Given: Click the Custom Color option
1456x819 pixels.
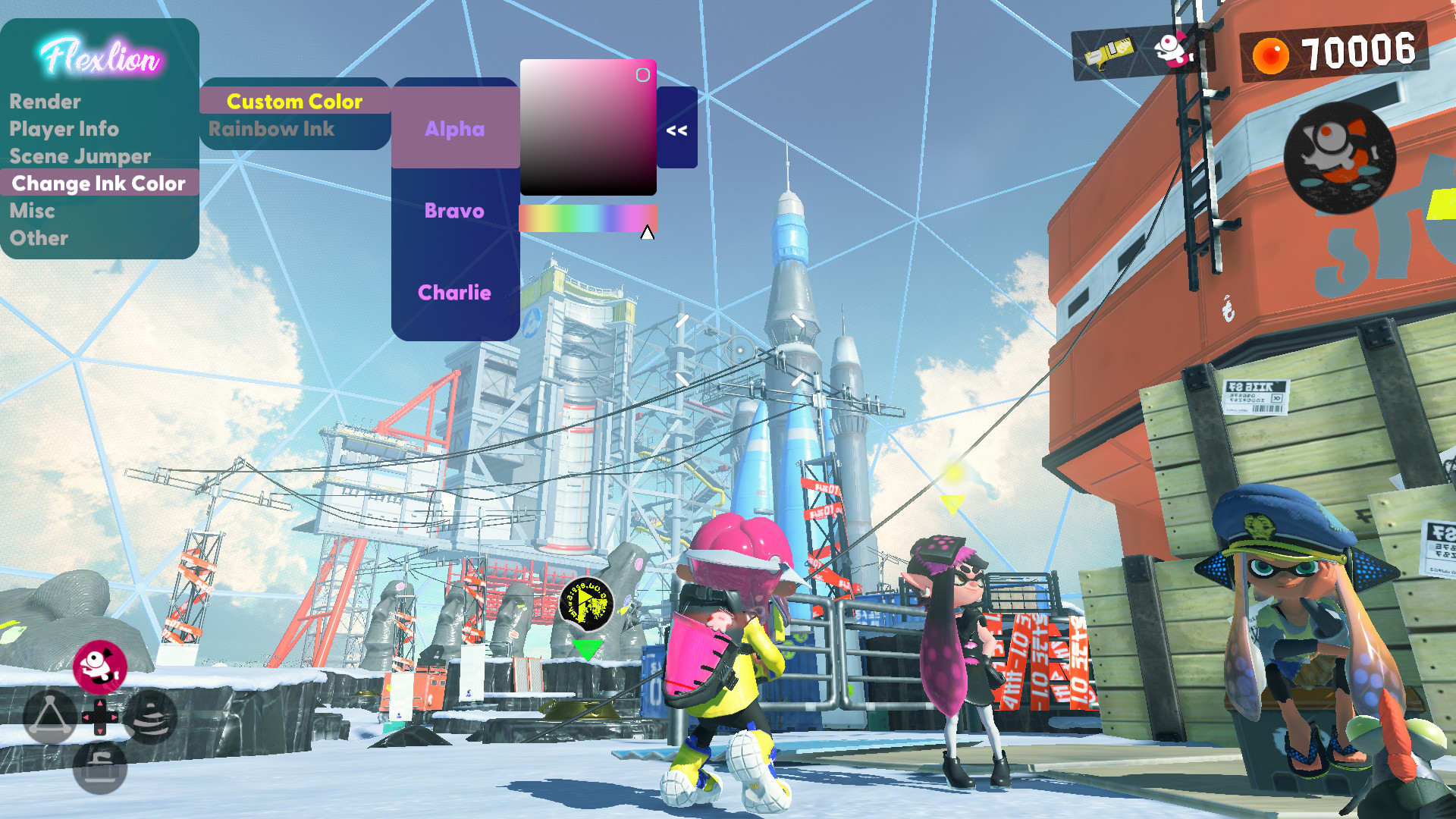Looking at the screenshot, I should pyautogui.click(x=295, y=101).
